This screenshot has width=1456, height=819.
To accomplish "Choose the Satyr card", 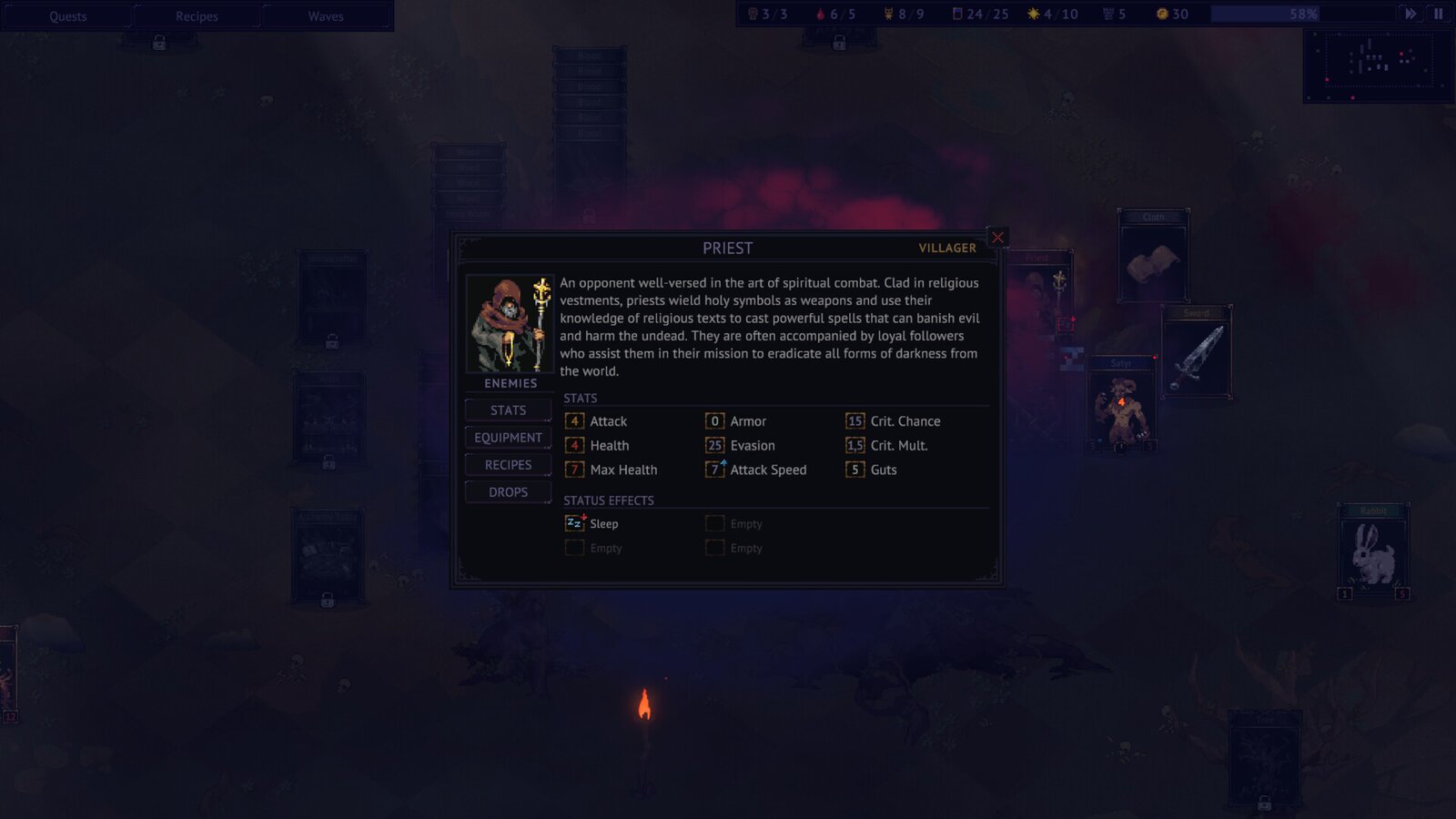I will point(1122,405).
